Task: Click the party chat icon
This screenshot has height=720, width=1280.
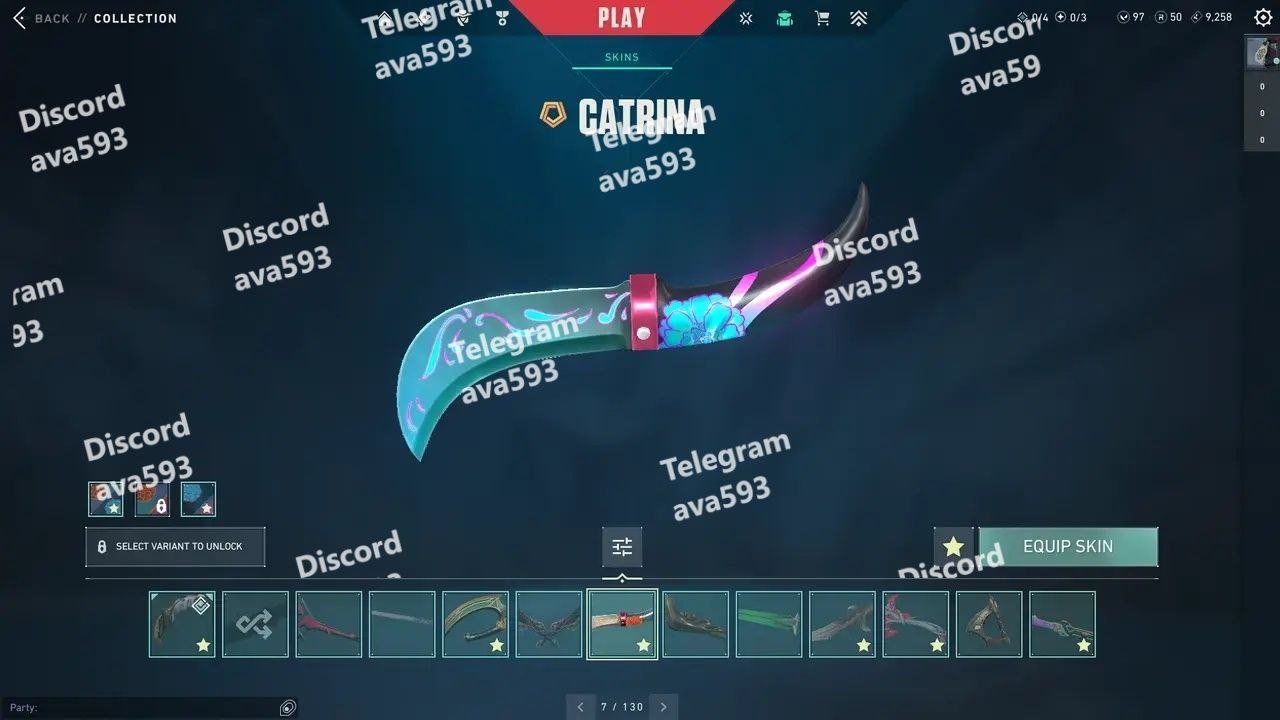Action: pos(288,708)
